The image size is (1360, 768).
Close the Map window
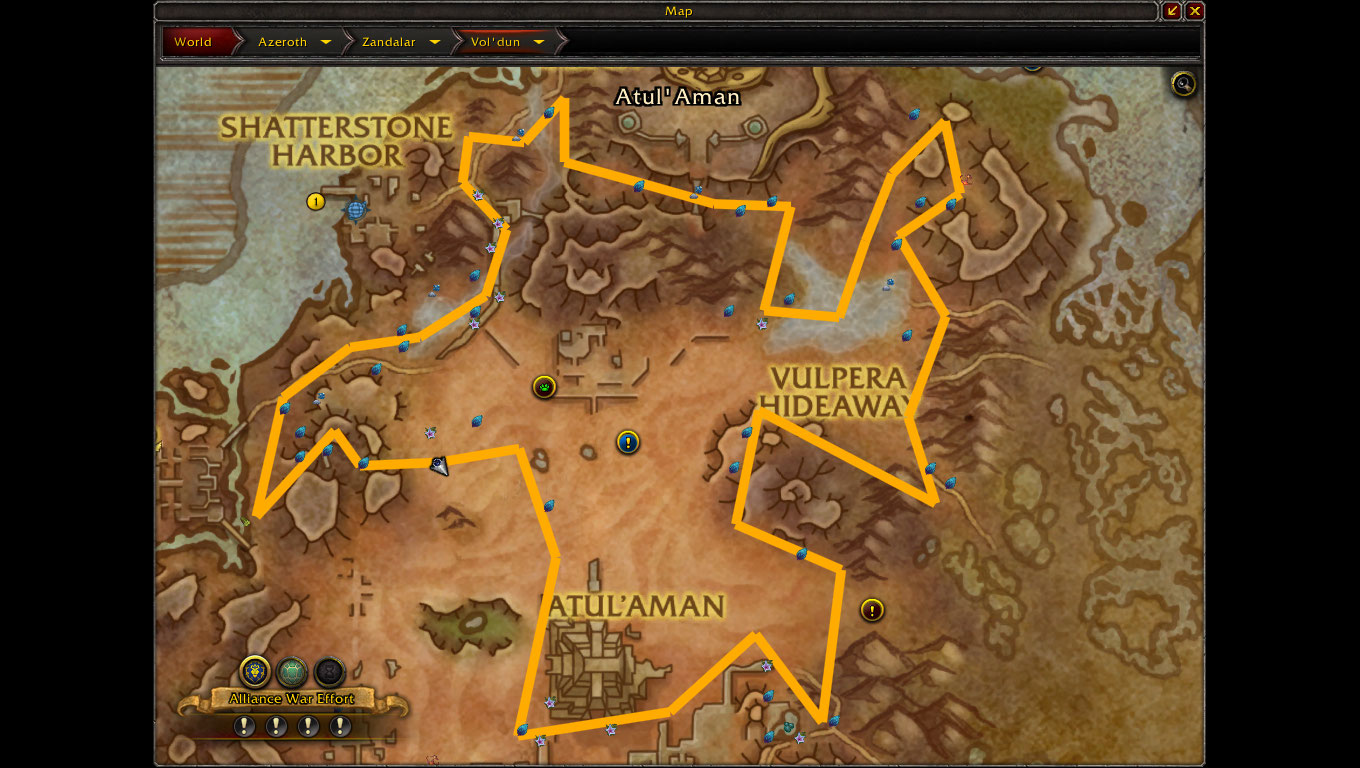tap(1195, 11)
